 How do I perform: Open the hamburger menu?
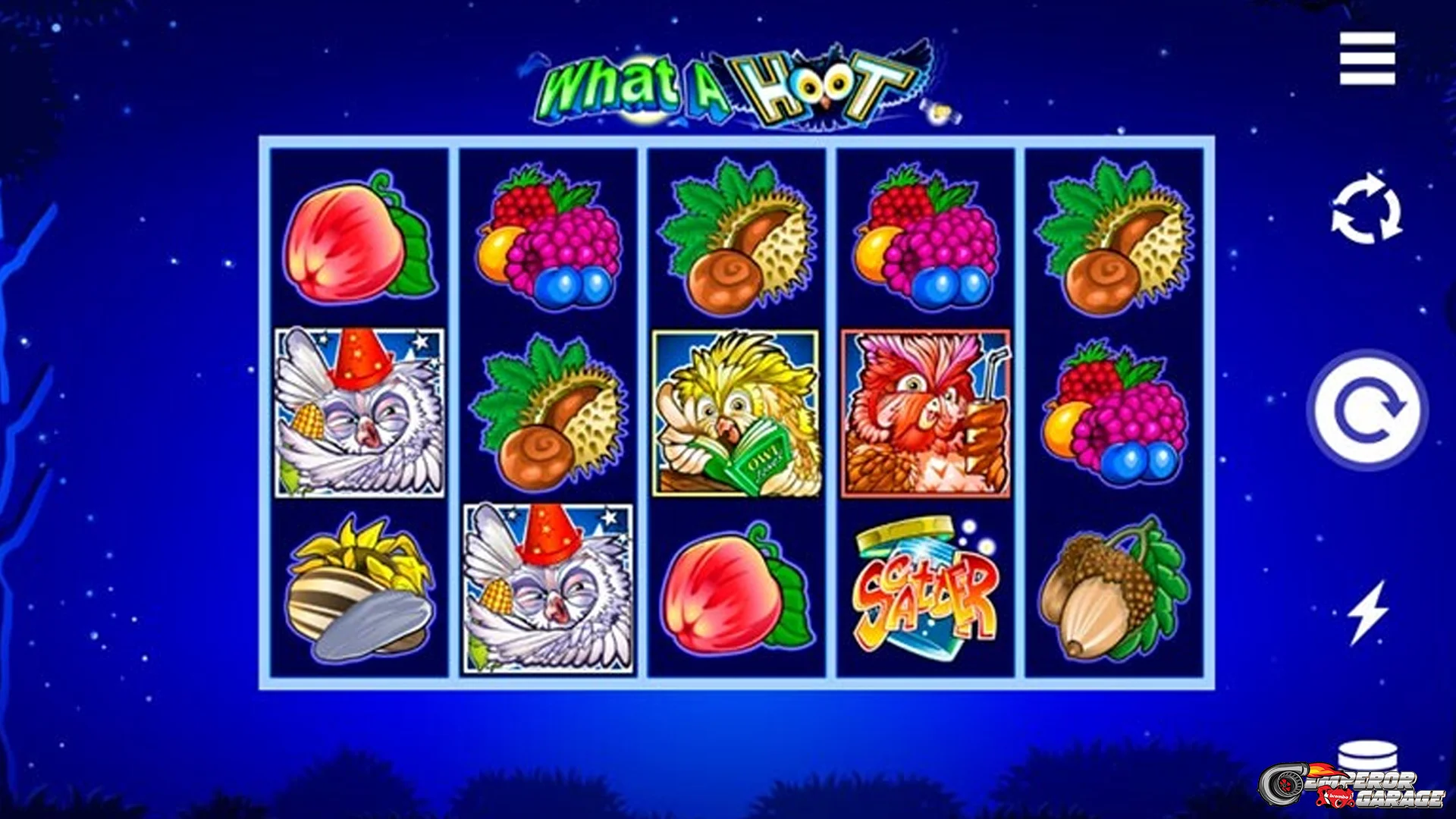click(x=1367, y=58)
